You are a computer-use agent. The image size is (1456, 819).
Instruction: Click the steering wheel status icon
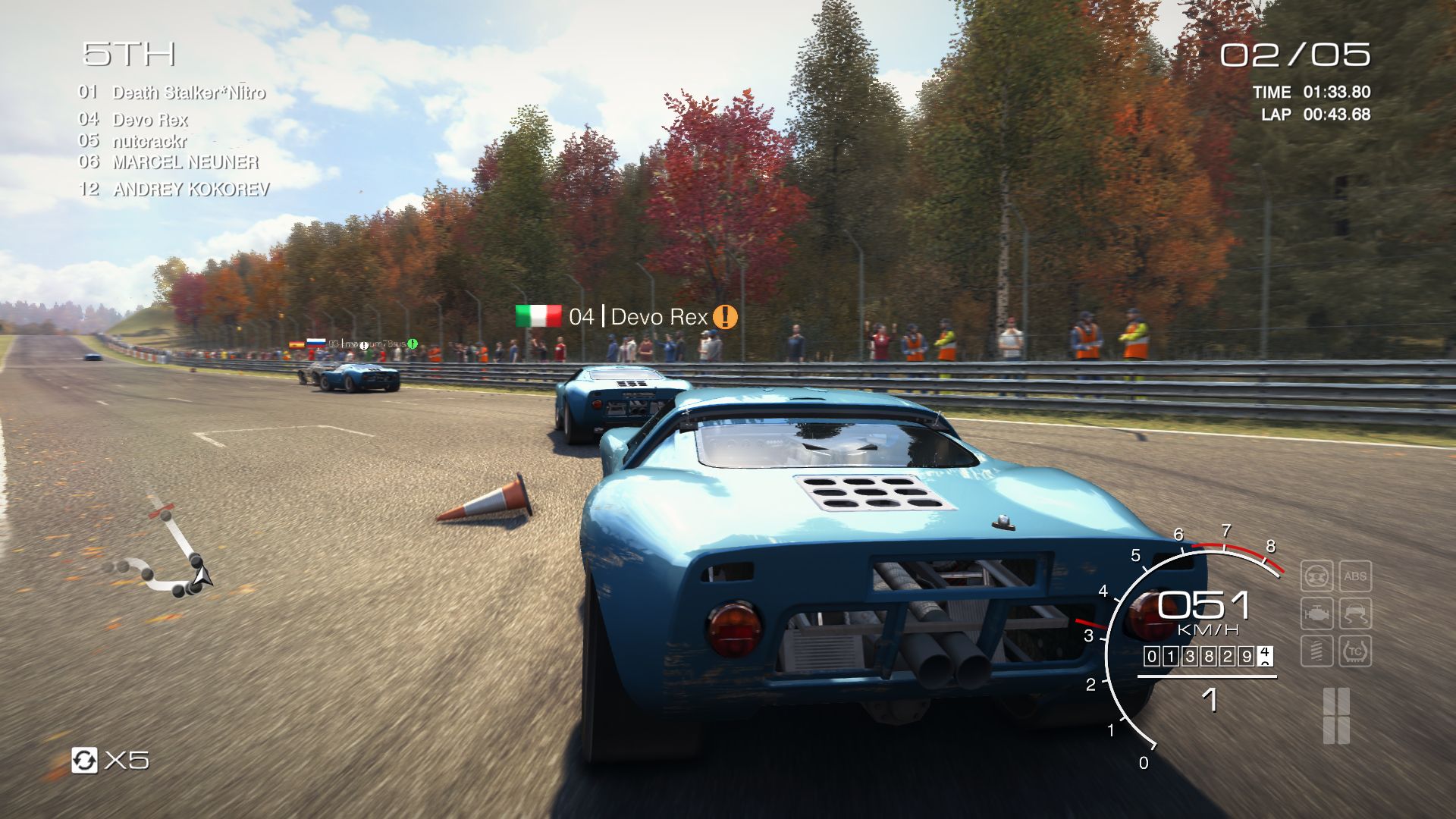pyautogui.click(x=1317, y=576)
